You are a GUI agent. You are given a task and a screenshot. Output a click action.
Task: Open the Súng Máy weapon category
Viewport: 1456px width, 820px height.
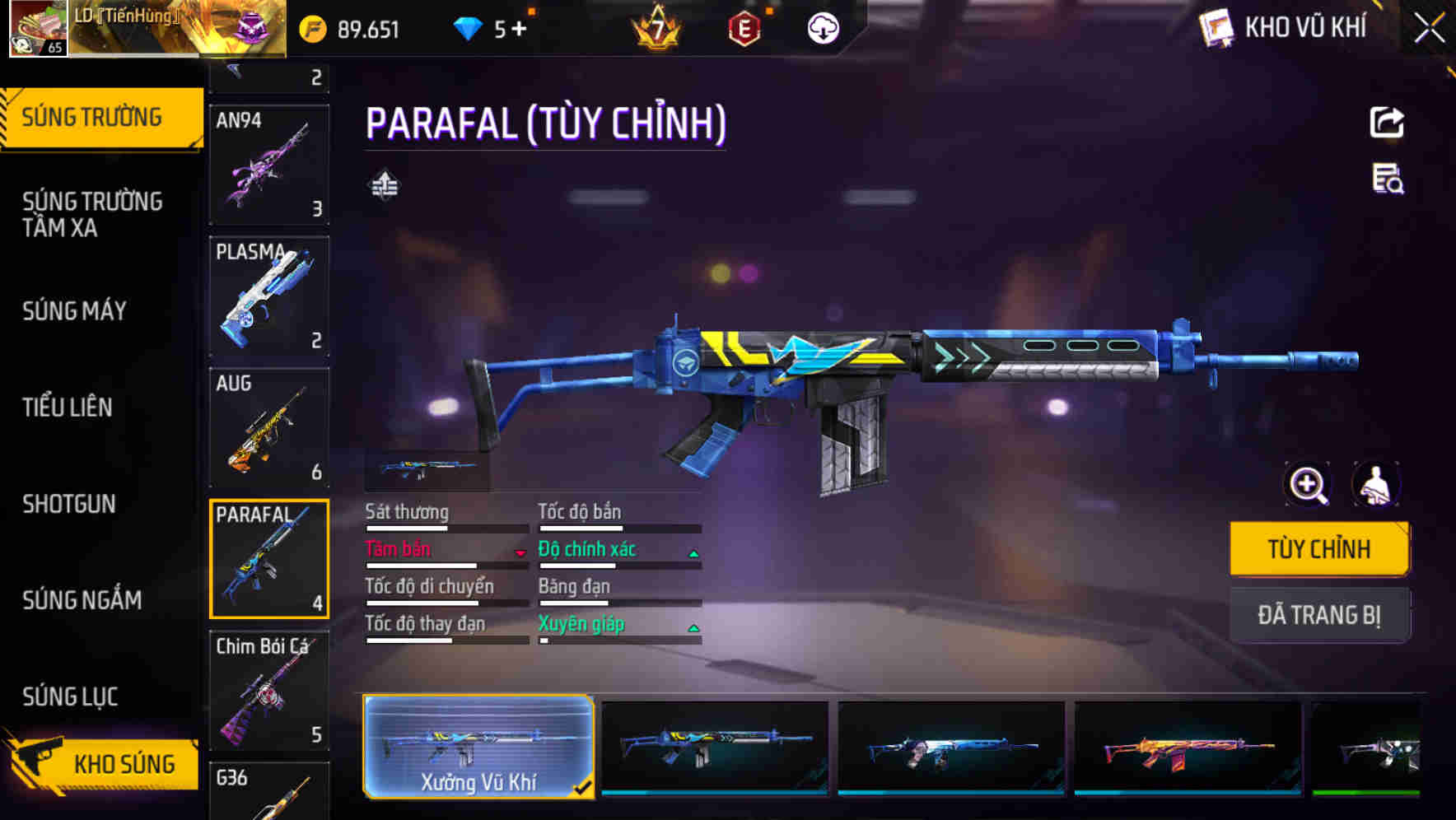point(75,310)
